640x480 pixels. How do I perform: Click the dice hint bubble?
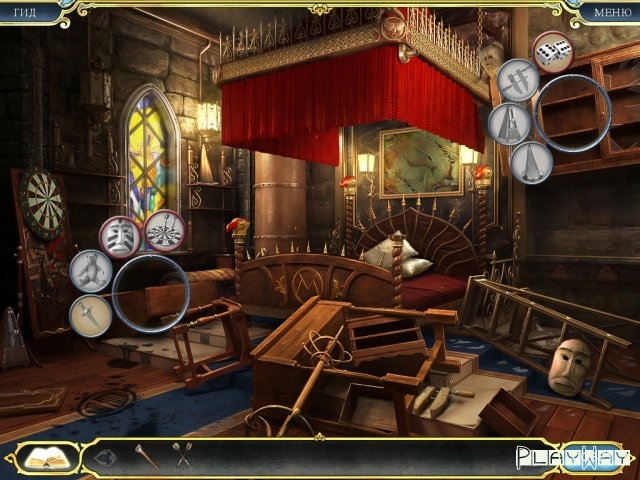tap(552, 52)
